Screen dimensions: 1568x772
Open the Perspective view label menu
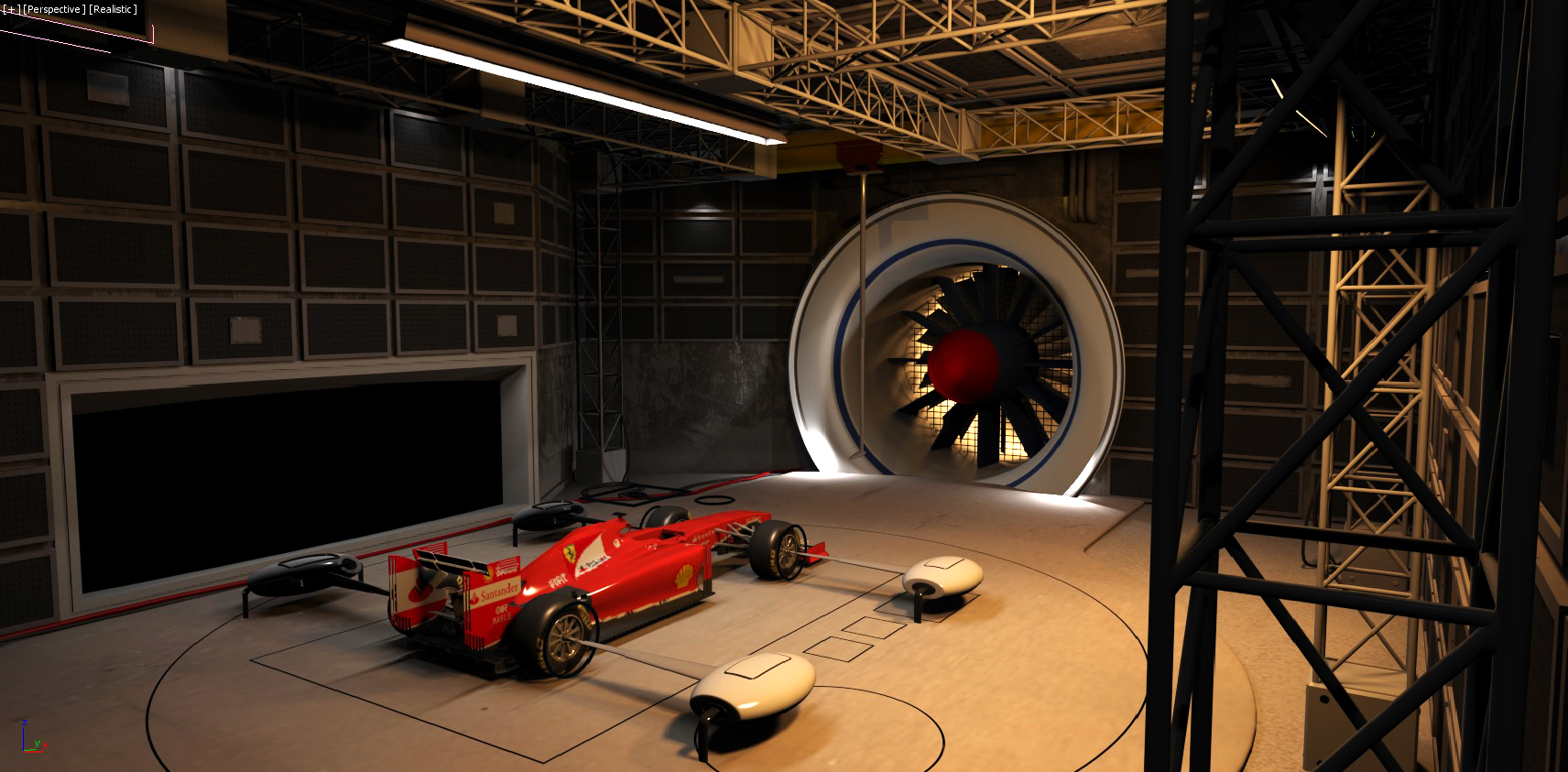point(54,9)
